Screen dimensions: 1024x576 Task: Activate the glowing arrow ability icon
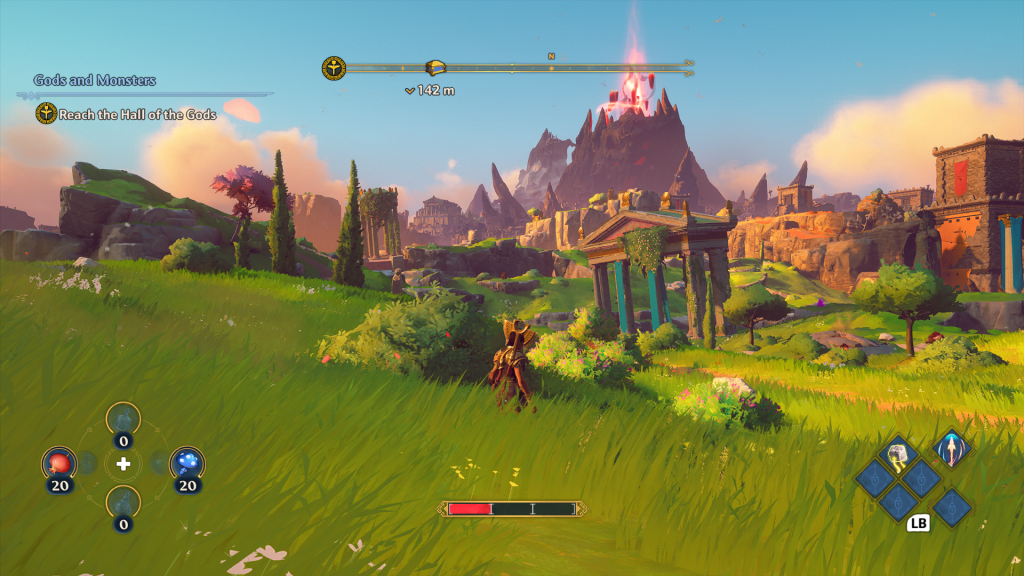952,449
